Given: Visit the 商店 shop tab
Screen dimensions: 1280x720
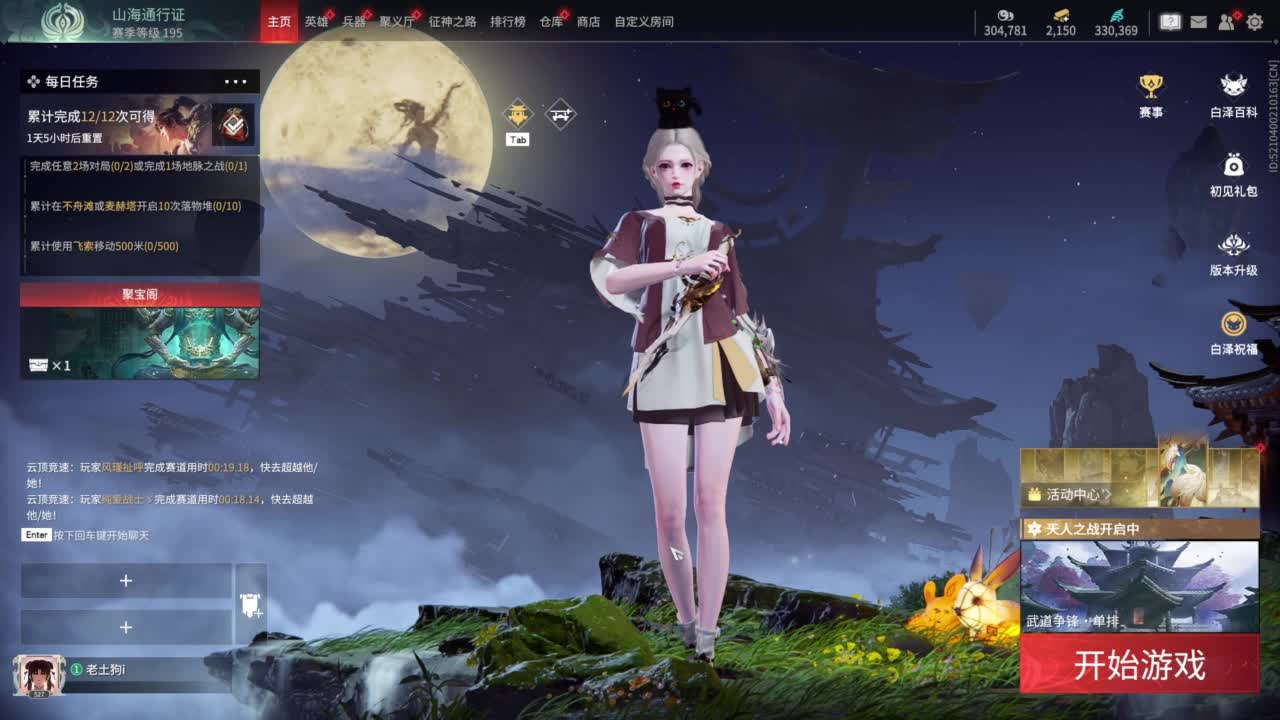Looking at the screenshot, I should point(588,21).
